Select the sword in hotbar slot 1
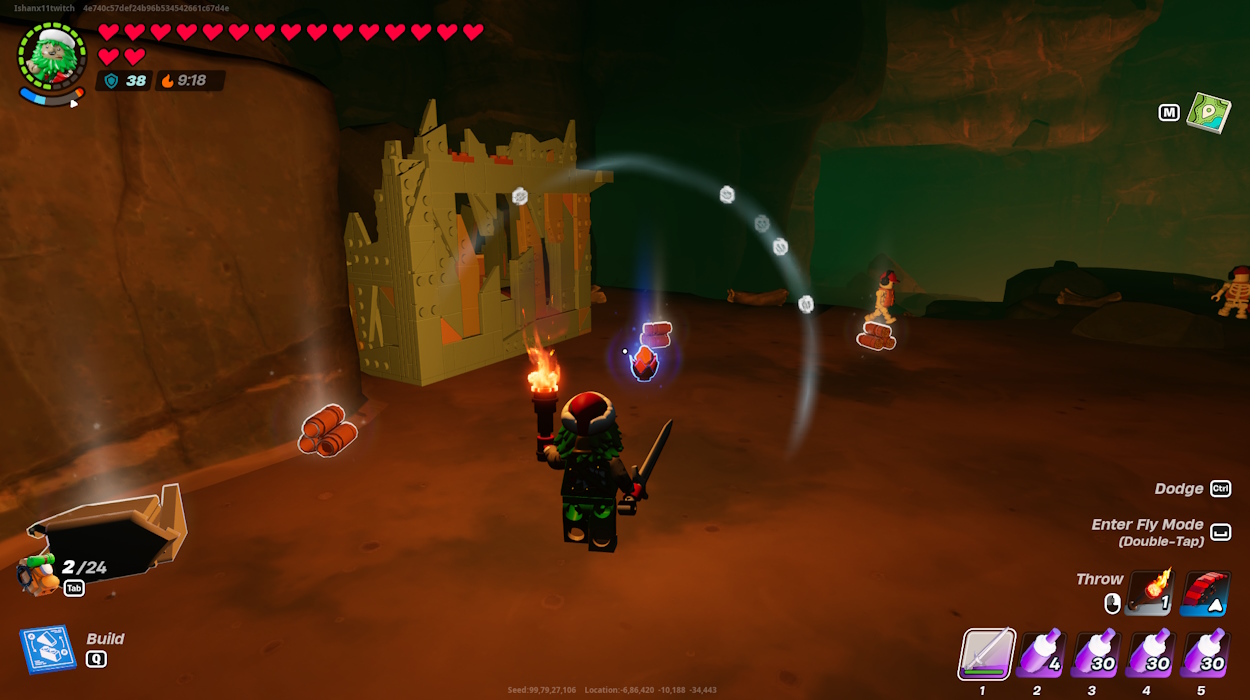Screen dimensions: 1250x700 click(x=987, y=655)
